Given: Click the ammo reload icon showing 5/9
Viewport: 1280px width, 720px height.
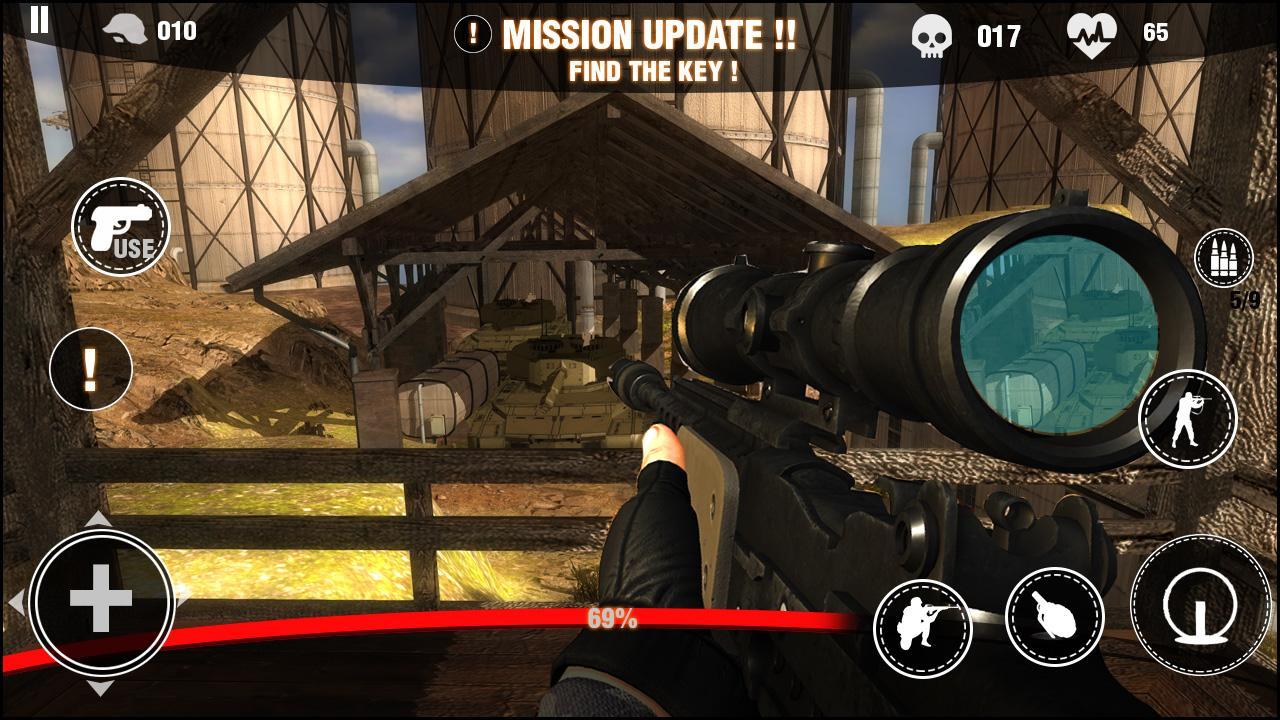Looking at the screenshot, I should click(1222, 260).
